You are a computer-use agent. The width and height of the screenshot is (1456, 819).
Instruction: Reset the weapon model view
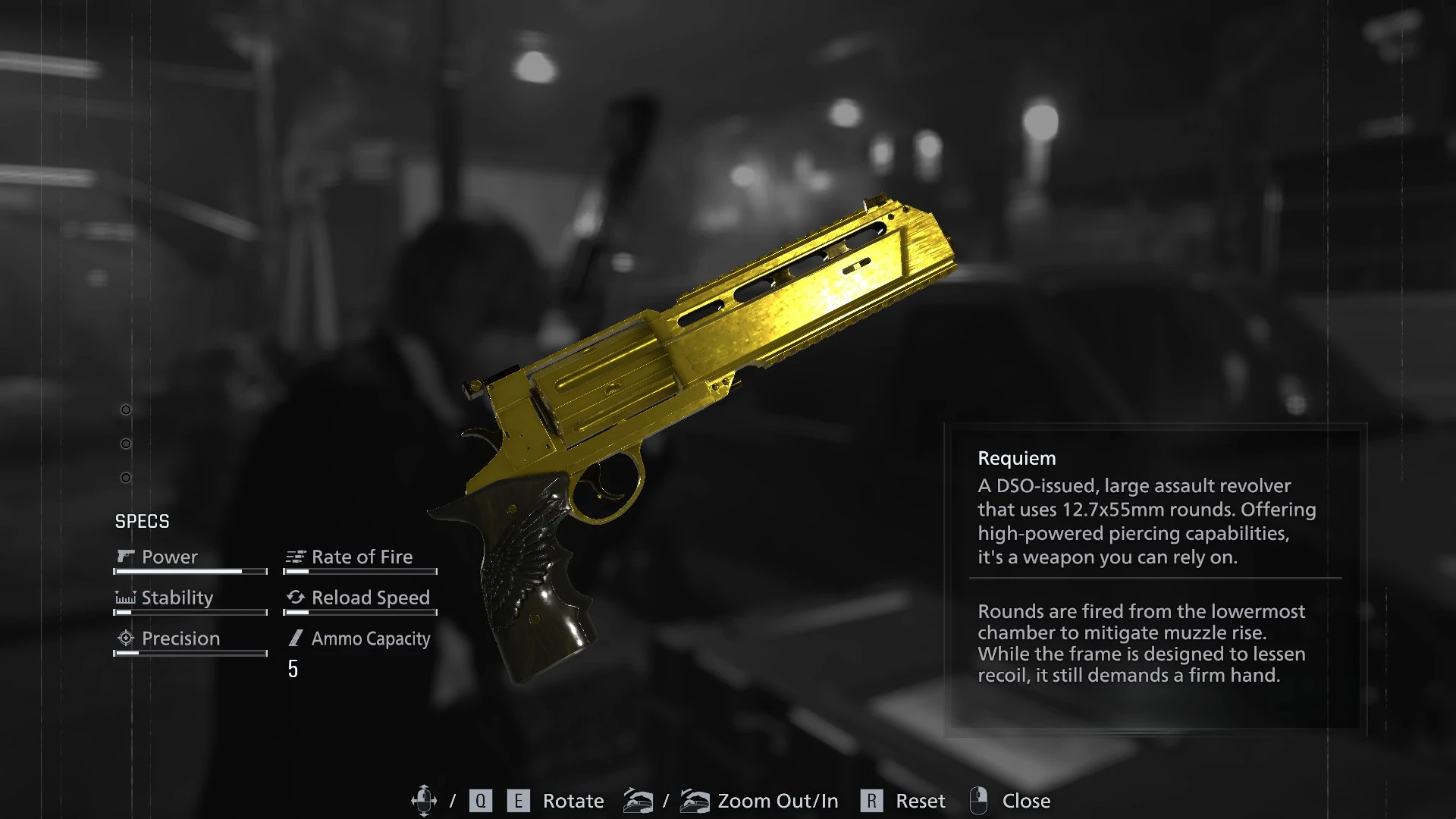920,801
